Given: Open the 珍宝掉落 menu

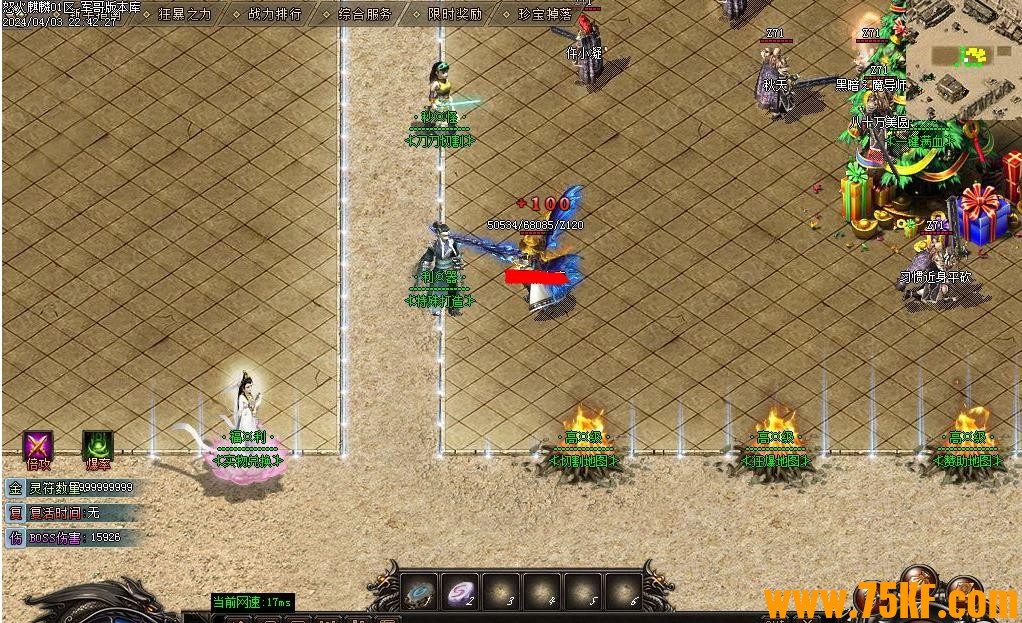Looking at the screenshot, I should [x=545, y=14].
